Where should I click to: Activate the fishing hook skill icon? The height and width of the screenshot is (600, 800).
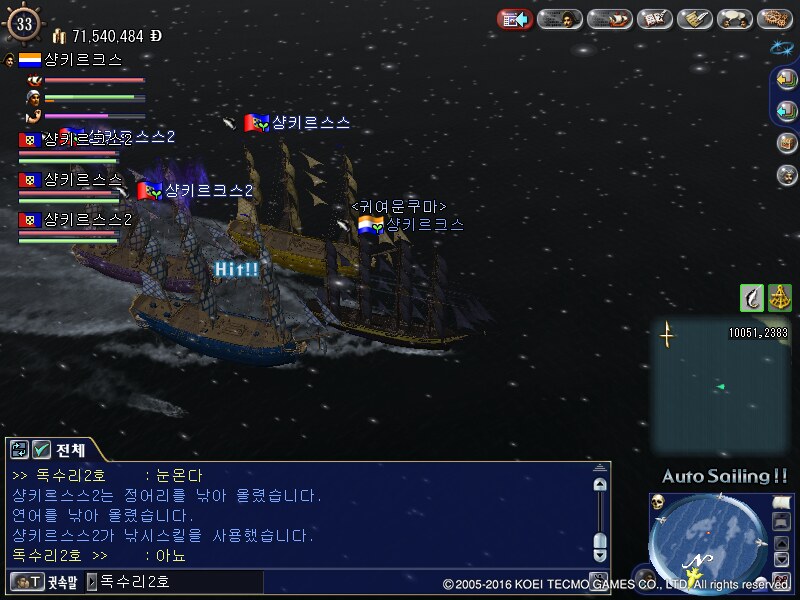pyautogui.click(x=751, y=297)
